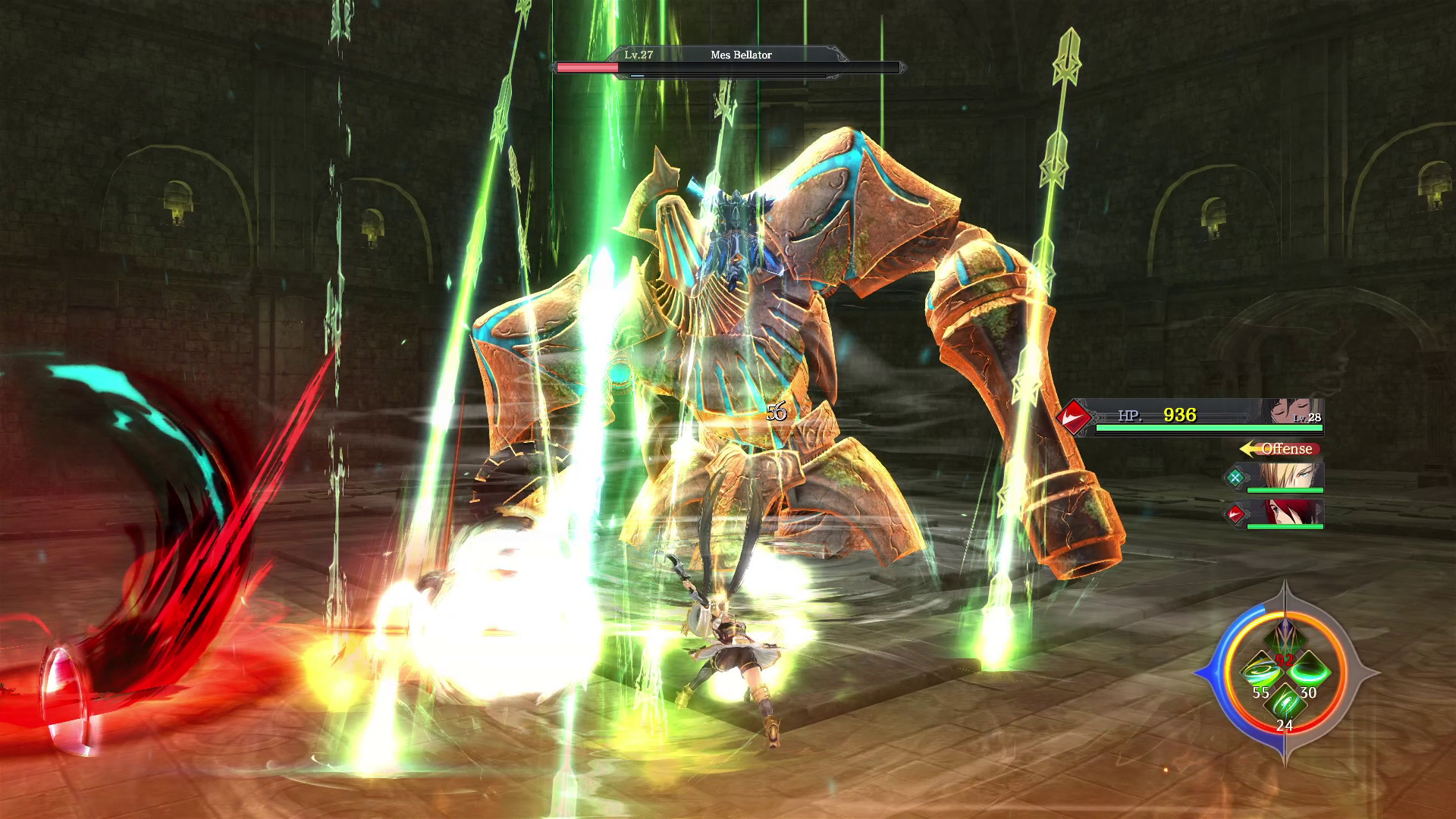Click the yellow arrow beside the Offense label
Image resolution: width=1456 pixels, height=819 pixels.
[1248, 449]
